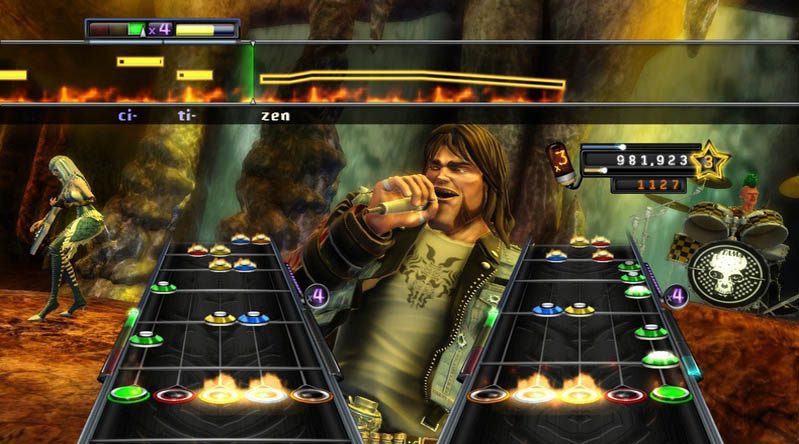Strike the red fret on the right highway
Viewport: 799px width, 444px height.
tap(625, 395)
